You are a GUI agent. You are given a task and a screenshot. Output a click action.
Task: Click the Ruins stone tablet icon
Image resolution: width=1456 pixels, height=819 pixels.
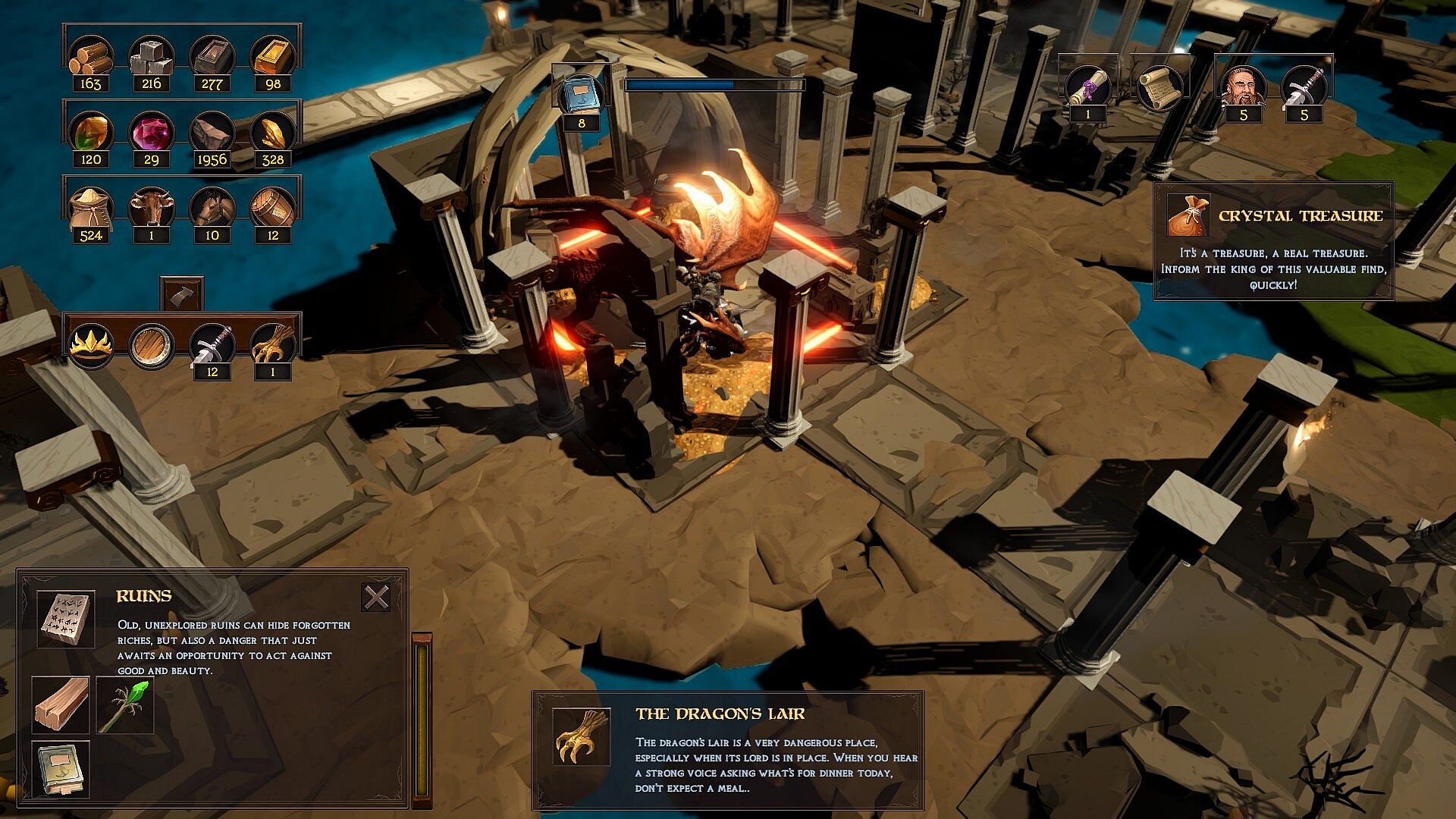[66, 620]
